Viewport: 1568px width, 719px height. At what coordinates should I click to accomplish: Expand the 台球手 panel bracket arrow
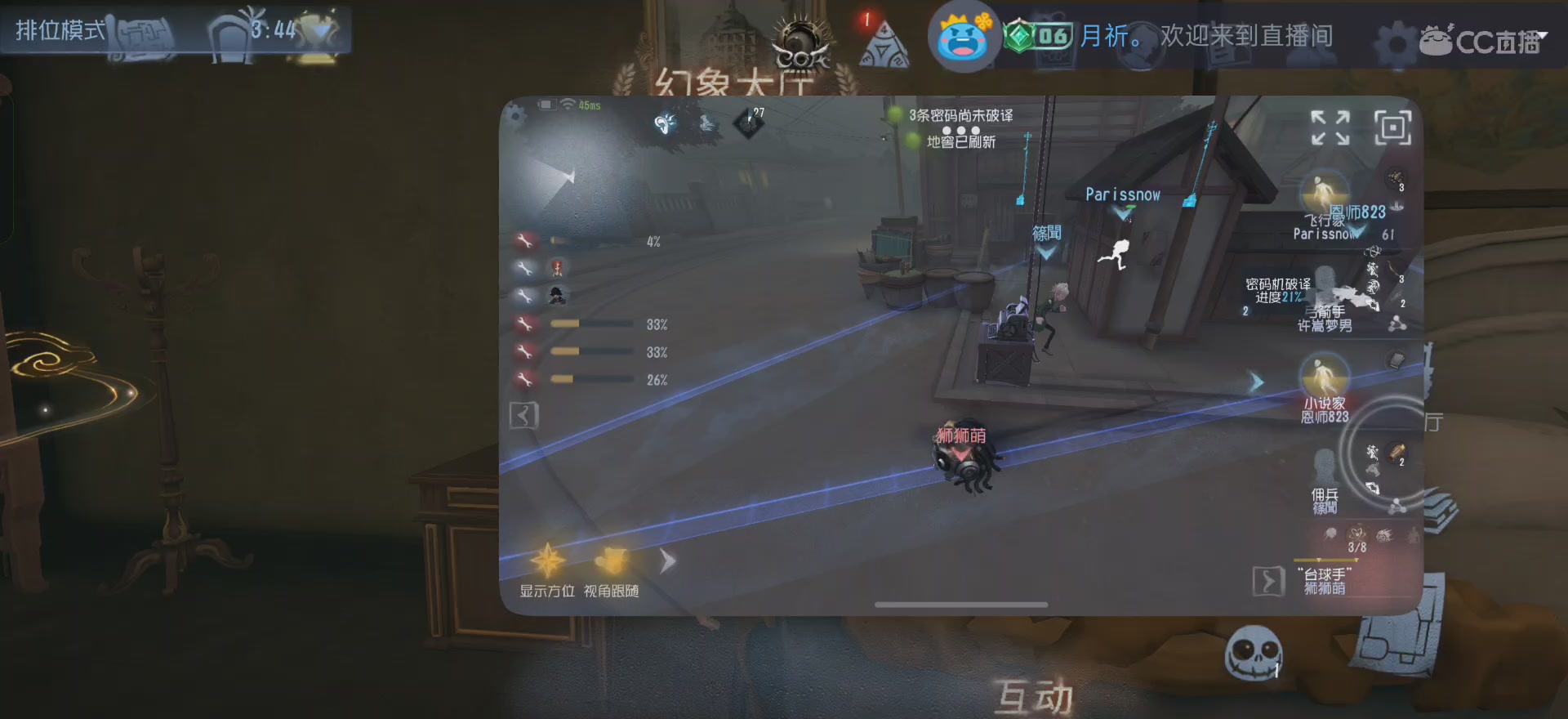1269,579
